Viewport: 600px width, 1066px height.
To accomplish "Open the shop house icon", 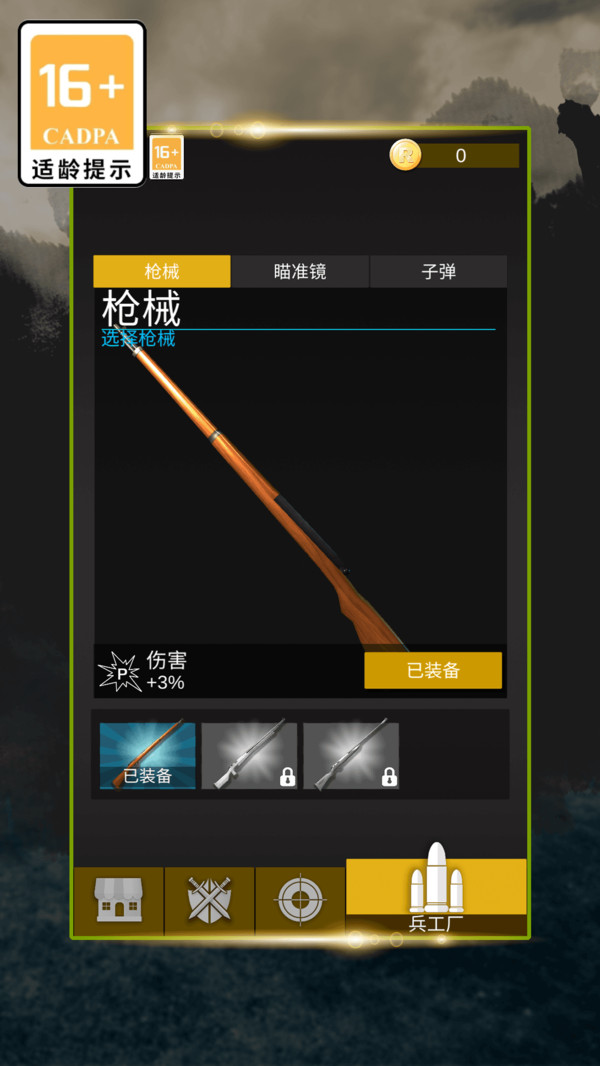I will (x=118, y=900).
